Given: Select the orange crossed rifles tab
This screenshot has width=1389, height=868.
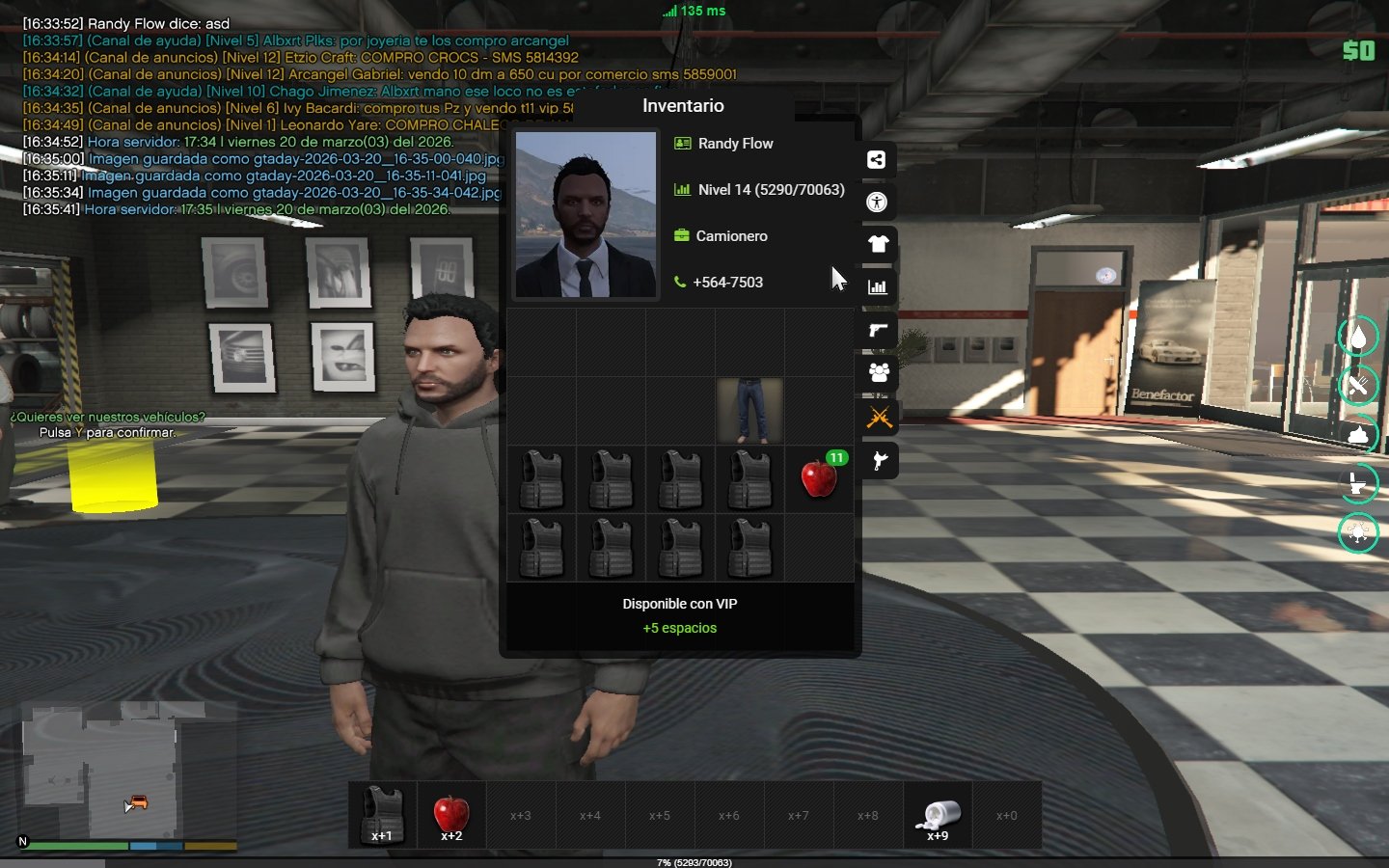Looking at the screenshot, I should click(x=879, y=418).
